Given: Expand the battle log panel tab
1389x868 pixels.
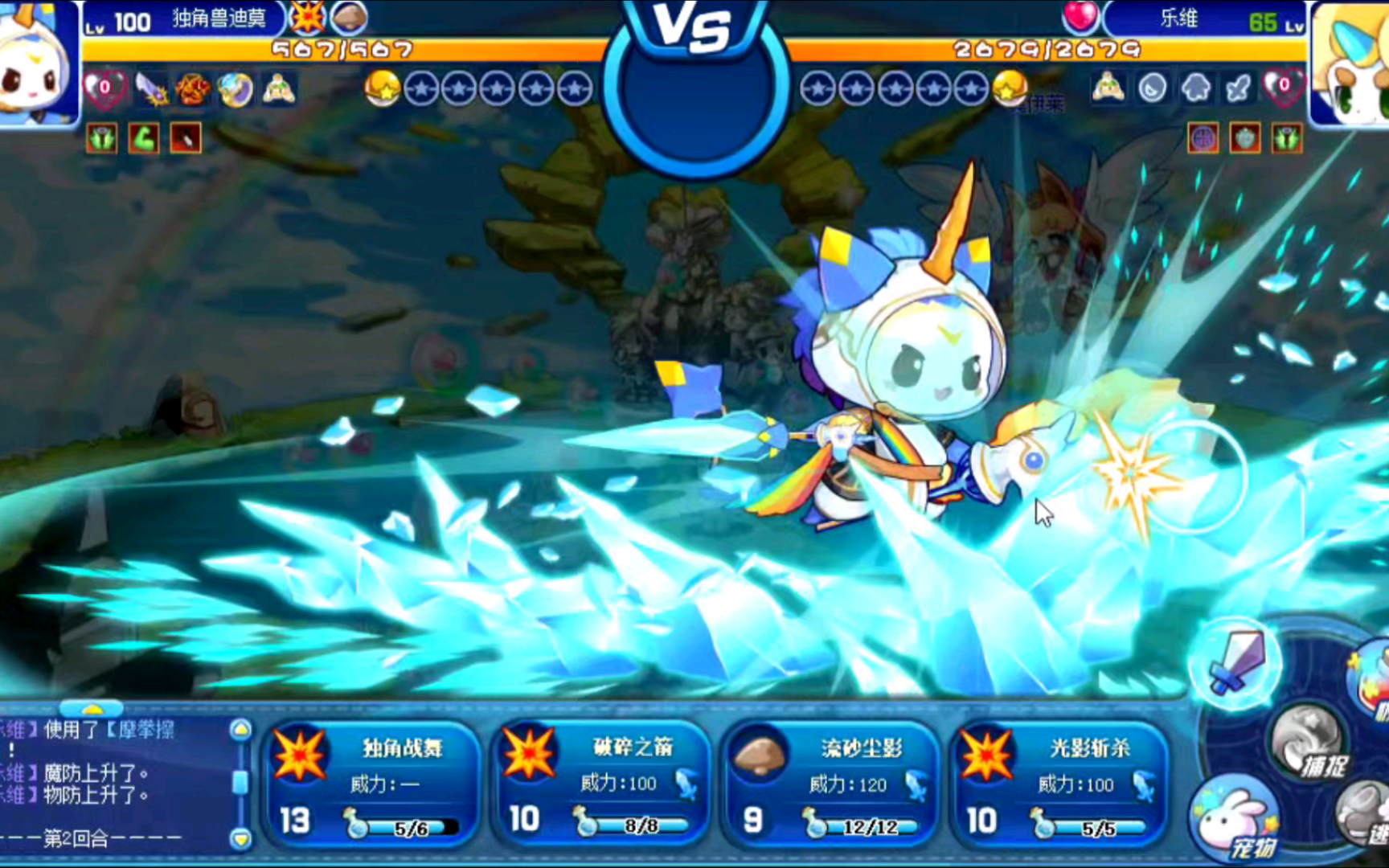Looking at the screenshot, I should [x=92, y=709].
